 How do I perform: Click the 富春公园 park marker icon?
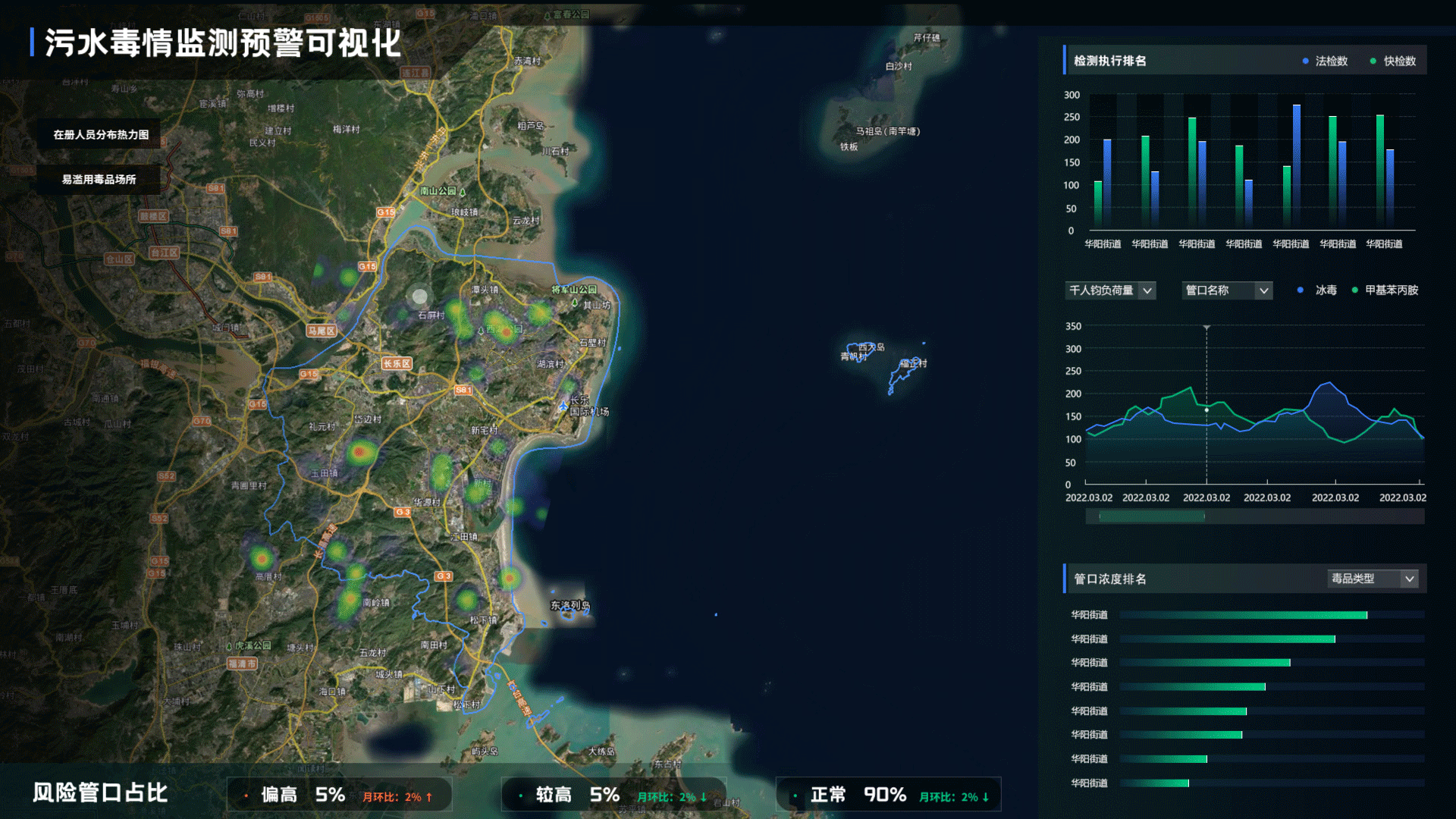[548, 15]
